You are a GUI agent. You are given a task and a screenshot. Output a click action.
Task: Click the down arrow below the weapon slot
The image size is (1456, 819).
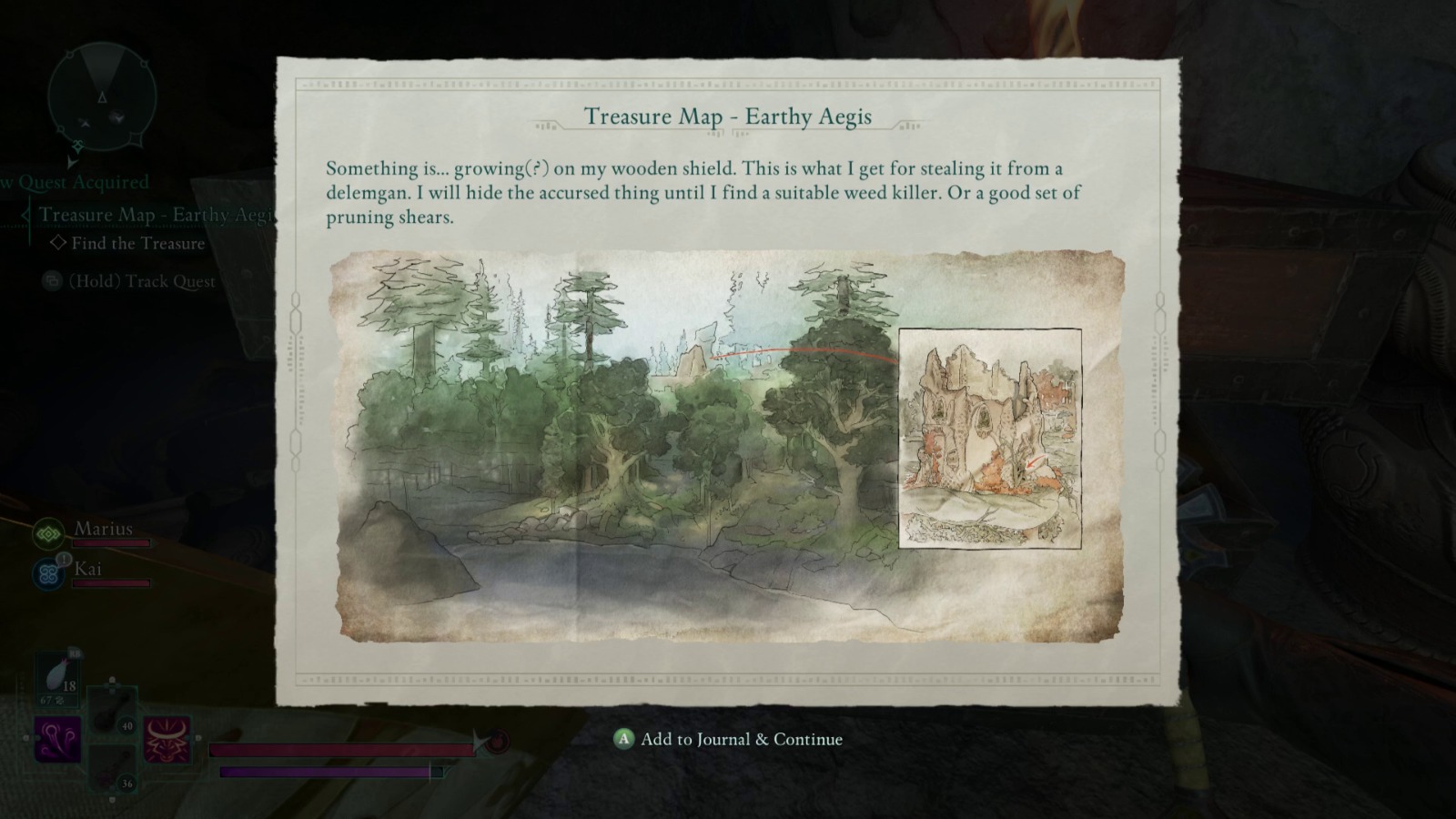[110, 799]
